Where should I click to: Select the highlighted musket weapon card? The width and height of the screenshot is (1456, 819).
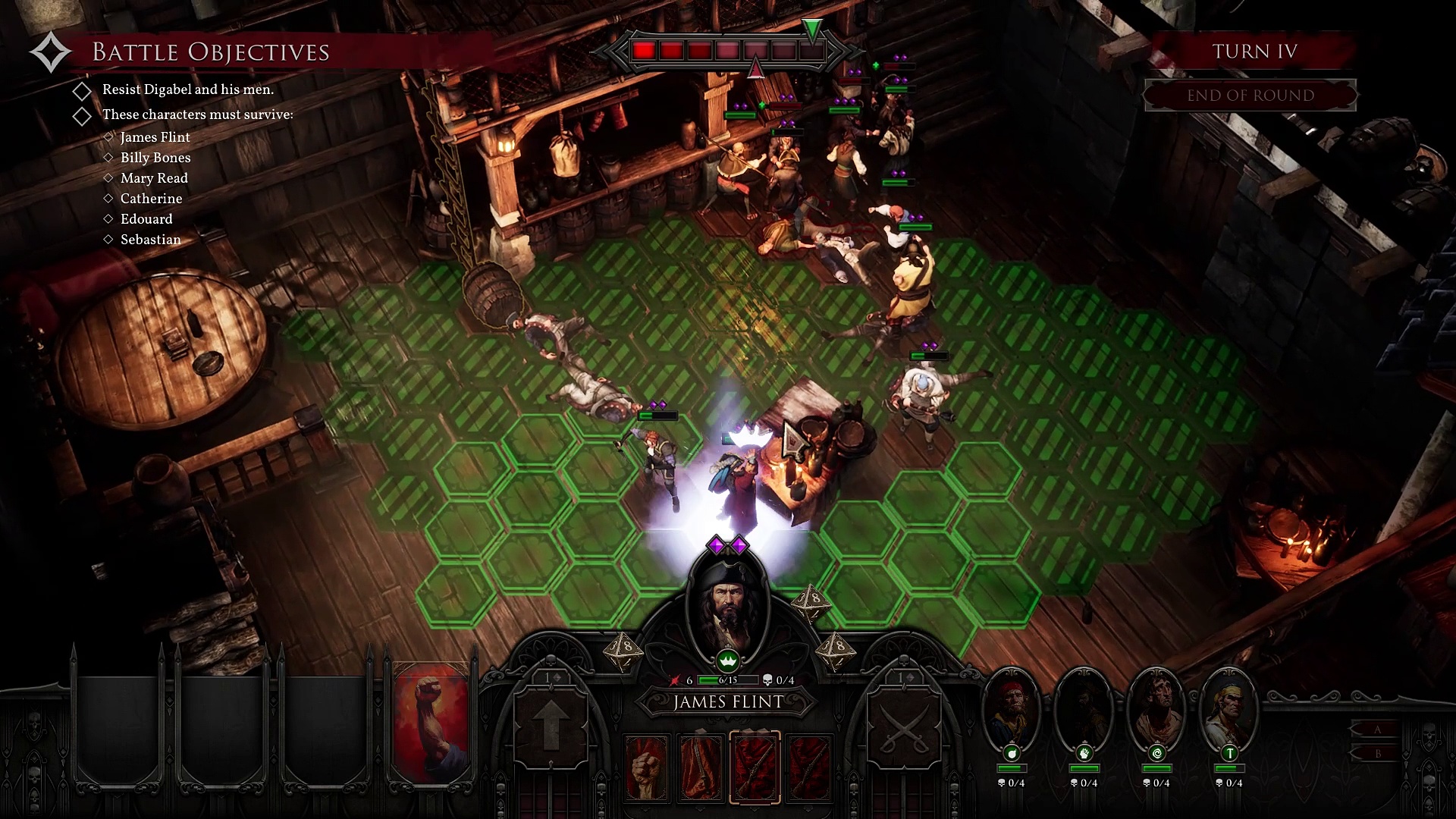pos(755,767)
